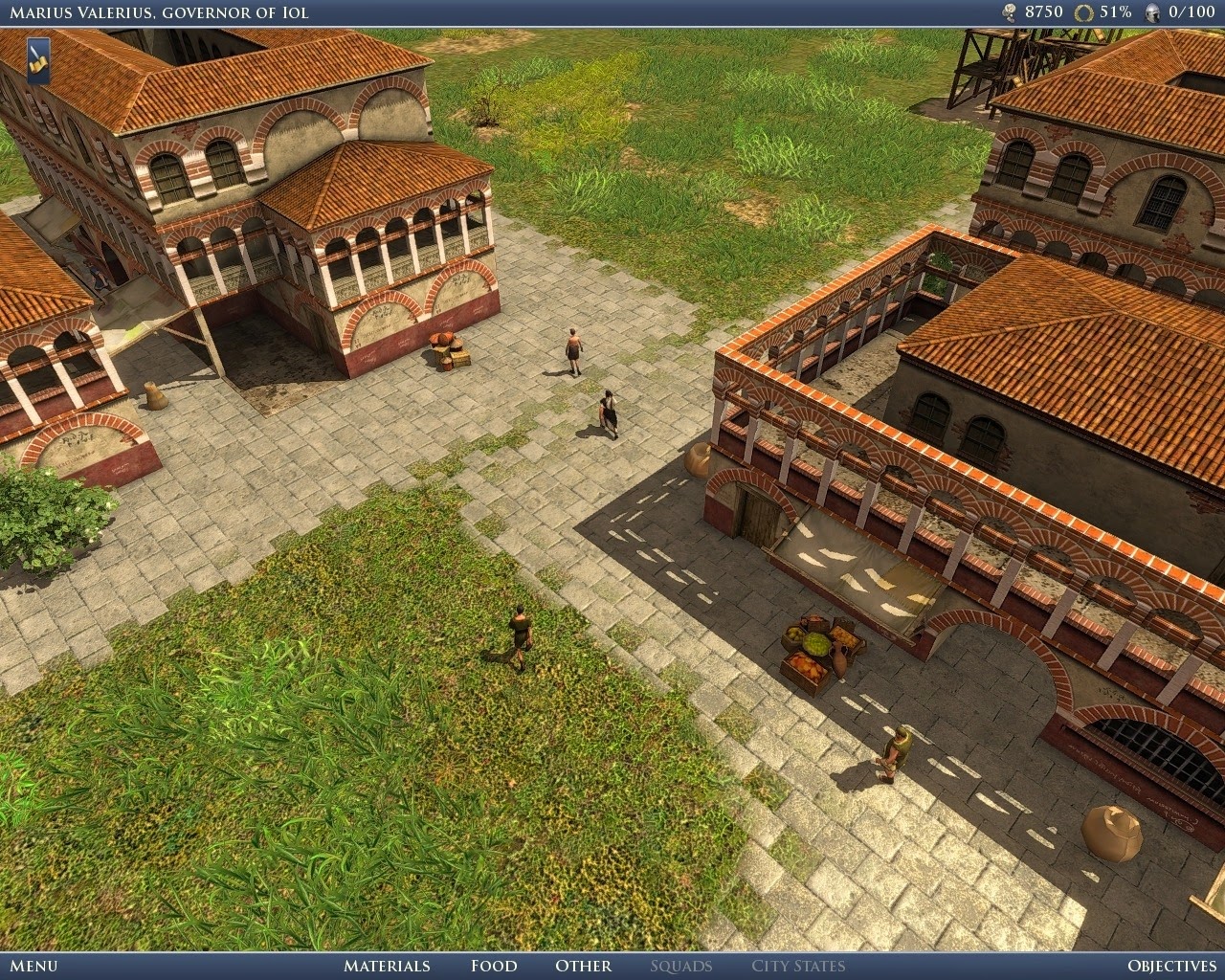
Task: Click the denarii coins icon in top bar
Action: (x=1010, y=11)
